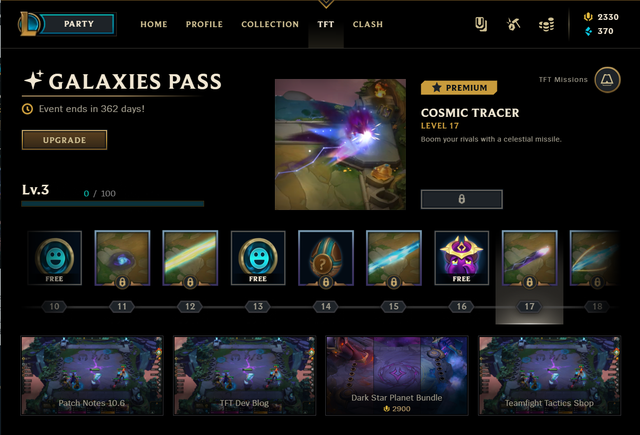Viewport: 640px width, 435px height.
Task: Go to the Home tab
Action: (154, 24)
